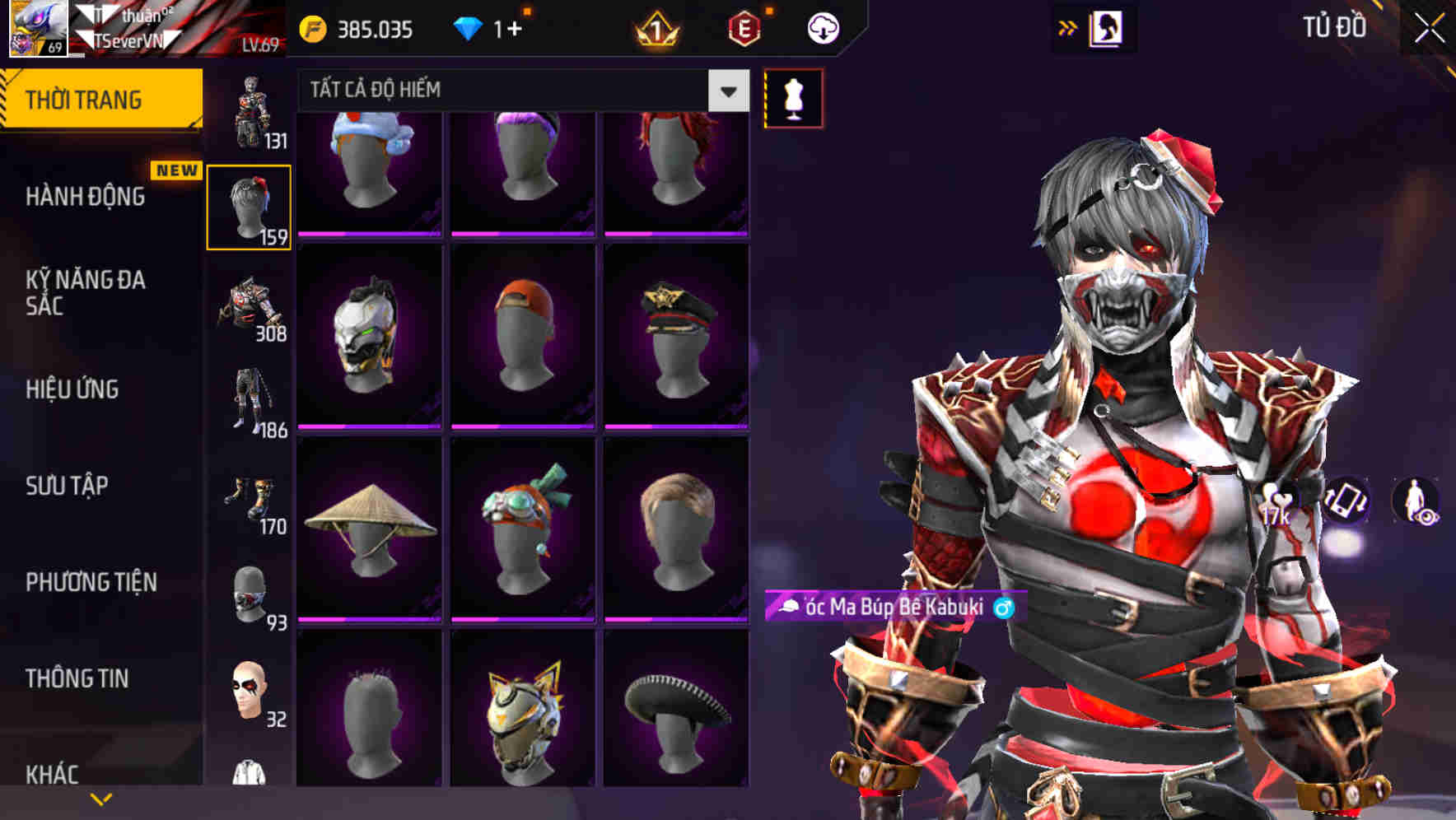Expand more categories with the yellow down arrow

100,797
